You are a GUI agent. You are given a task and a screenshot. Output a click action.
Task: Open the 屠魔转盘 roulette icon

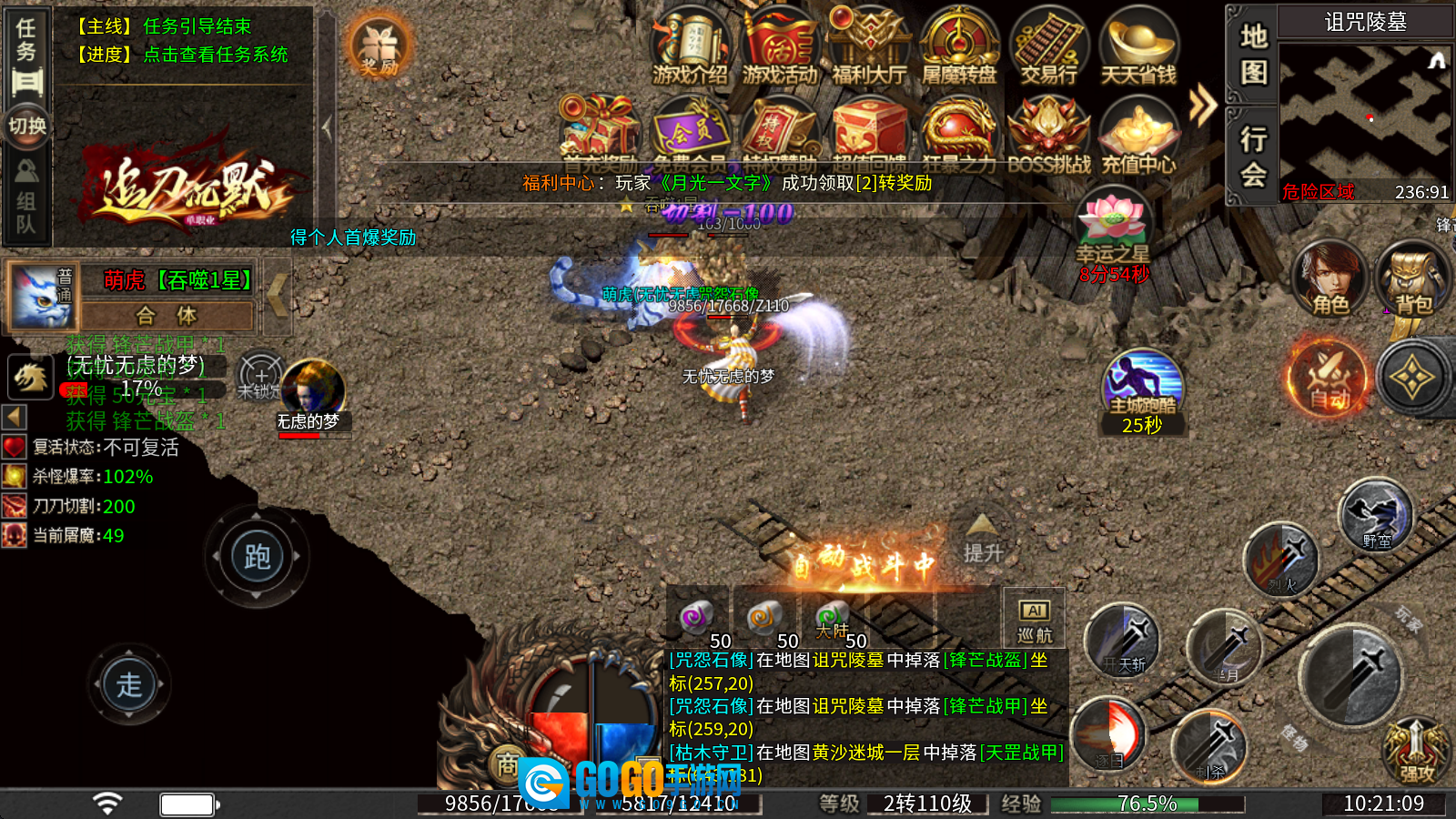click(x=959, y=45)
